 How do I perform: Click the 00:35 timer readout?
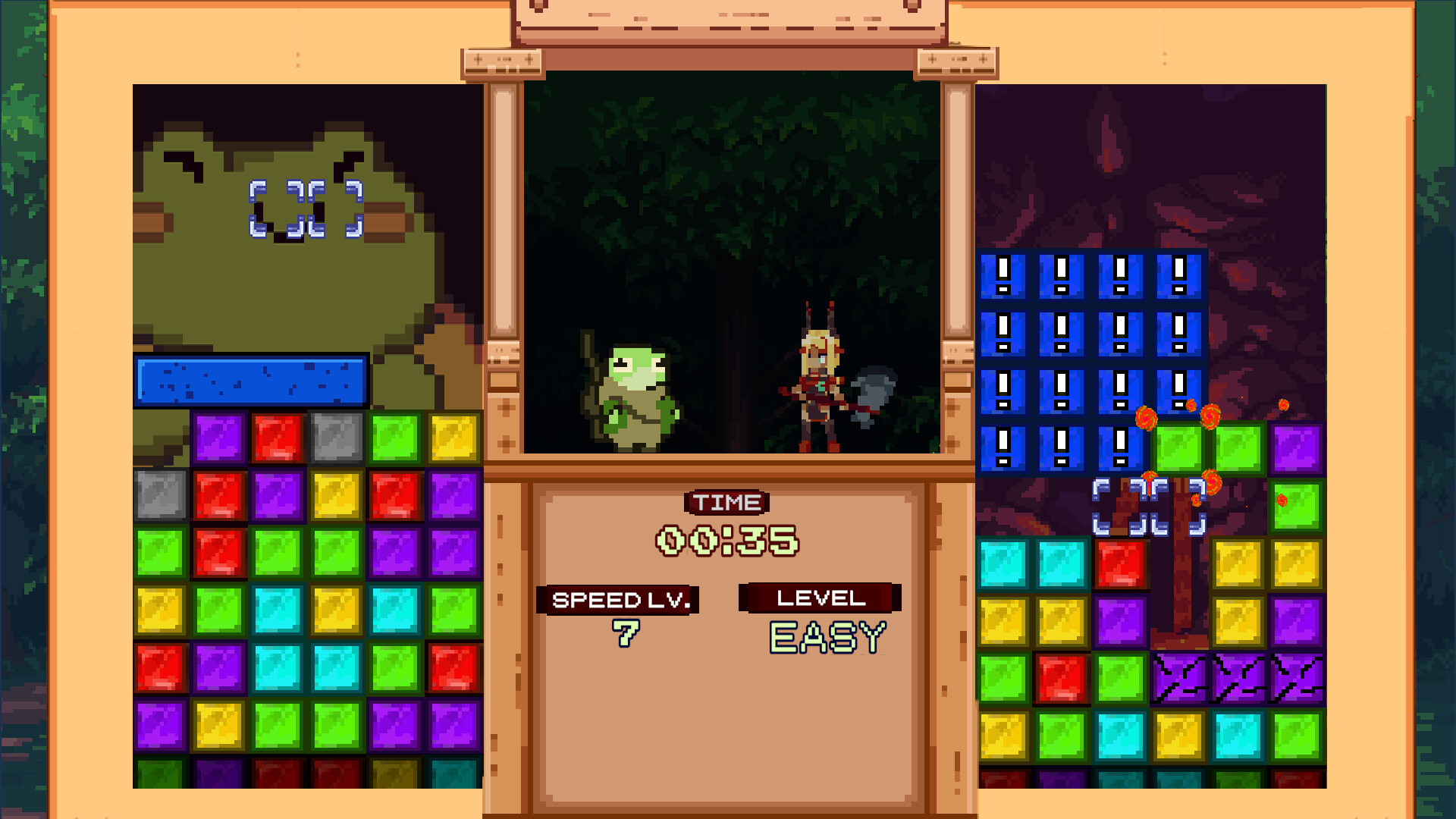(x=726, y=540)
